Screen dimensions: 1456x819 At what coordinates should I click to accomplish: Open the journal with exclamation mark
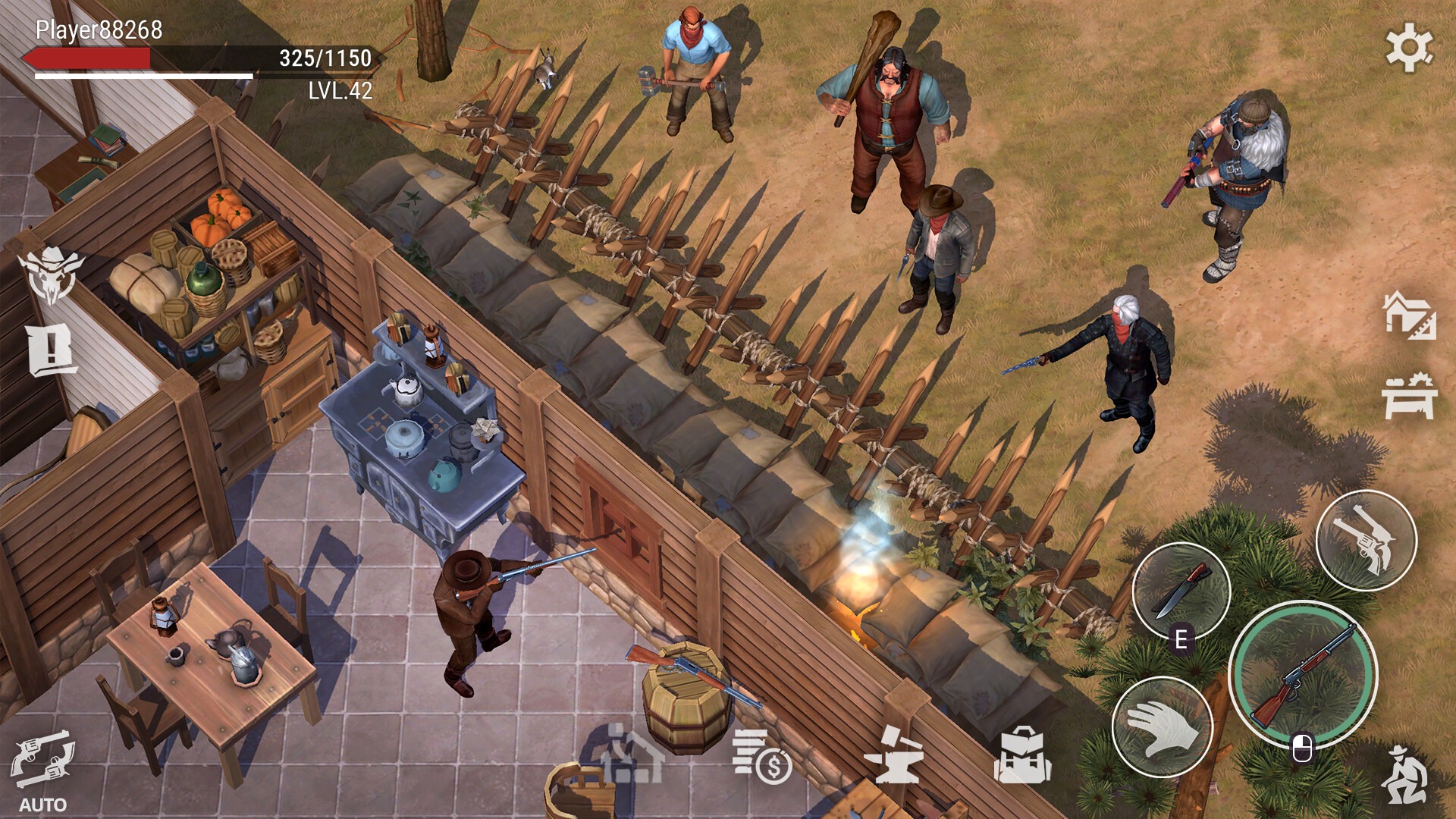point(52,350)
